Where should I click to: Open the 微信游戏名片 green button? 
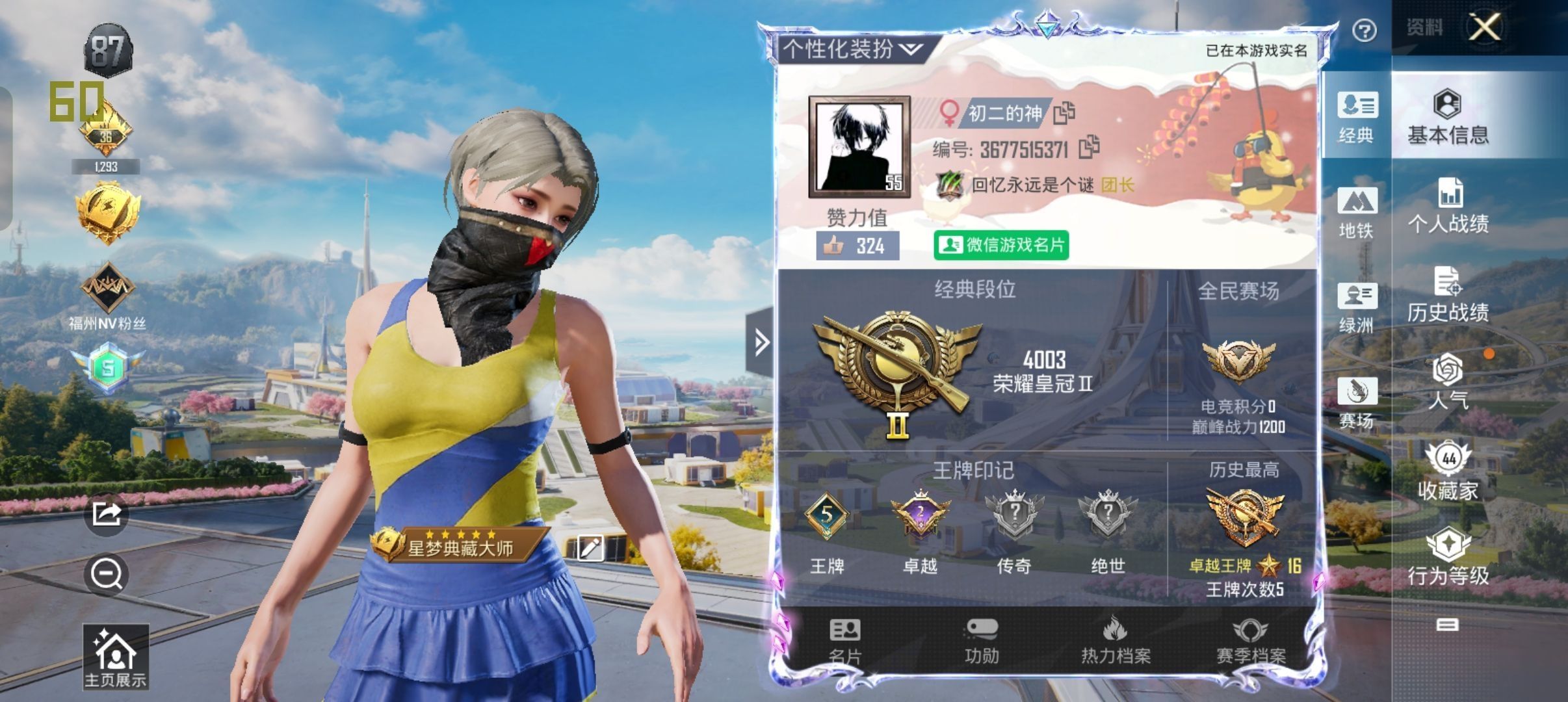pyautogui.click(x=1001, y=245)
